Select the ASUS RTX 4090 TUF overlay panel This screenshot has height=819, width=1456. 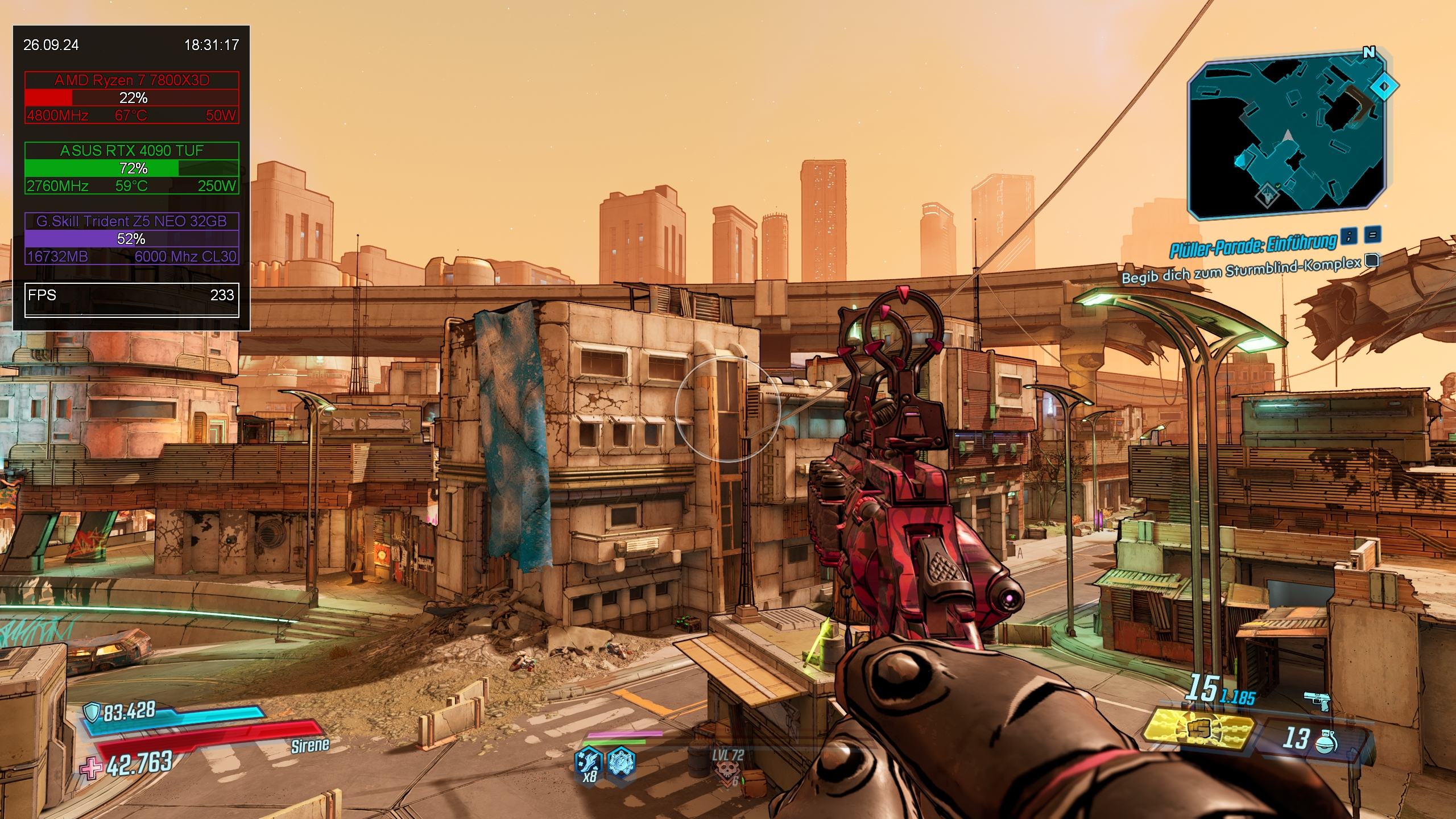(131, 168)
